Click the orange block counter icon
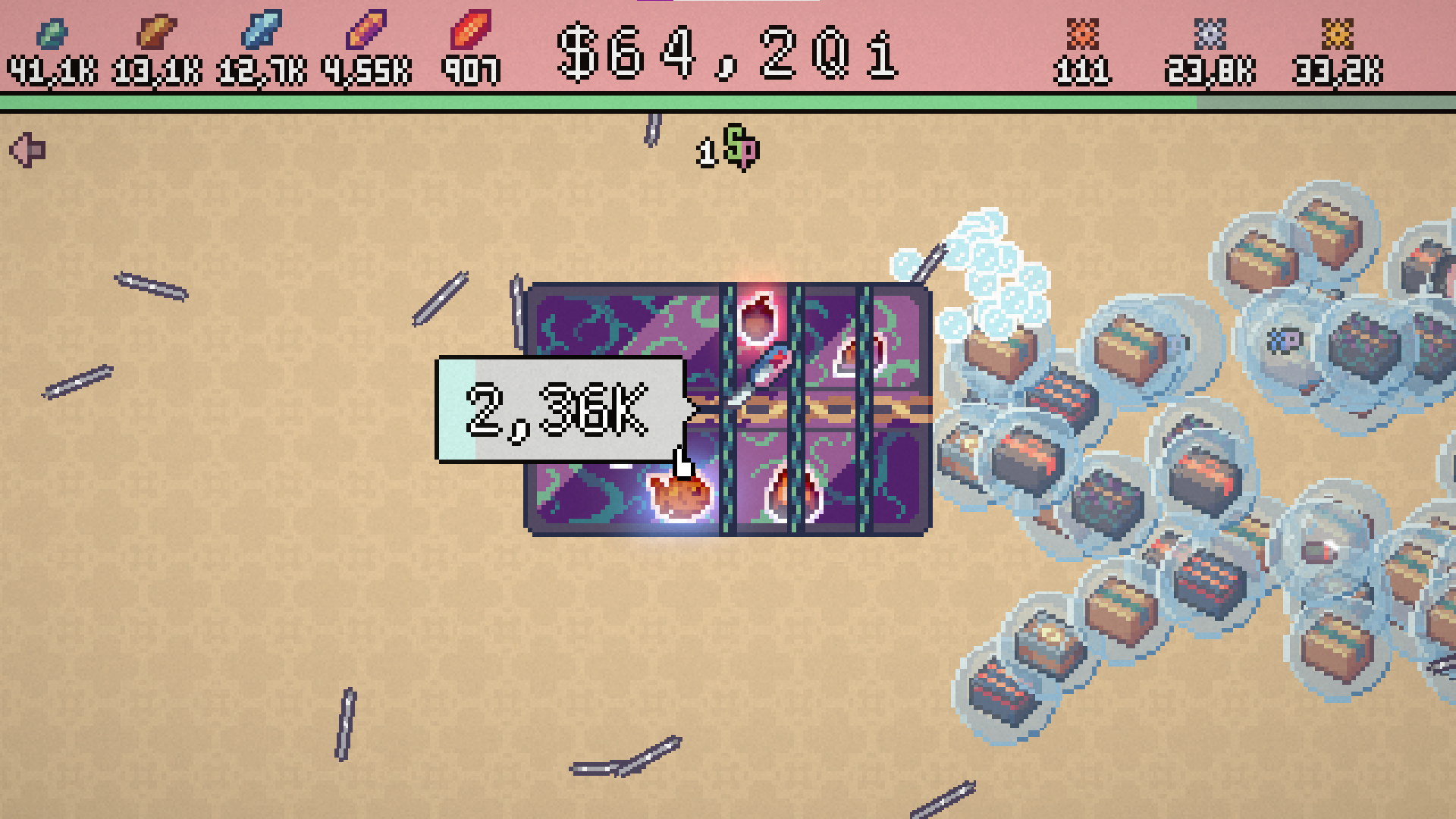 (x=1084, y=33)
